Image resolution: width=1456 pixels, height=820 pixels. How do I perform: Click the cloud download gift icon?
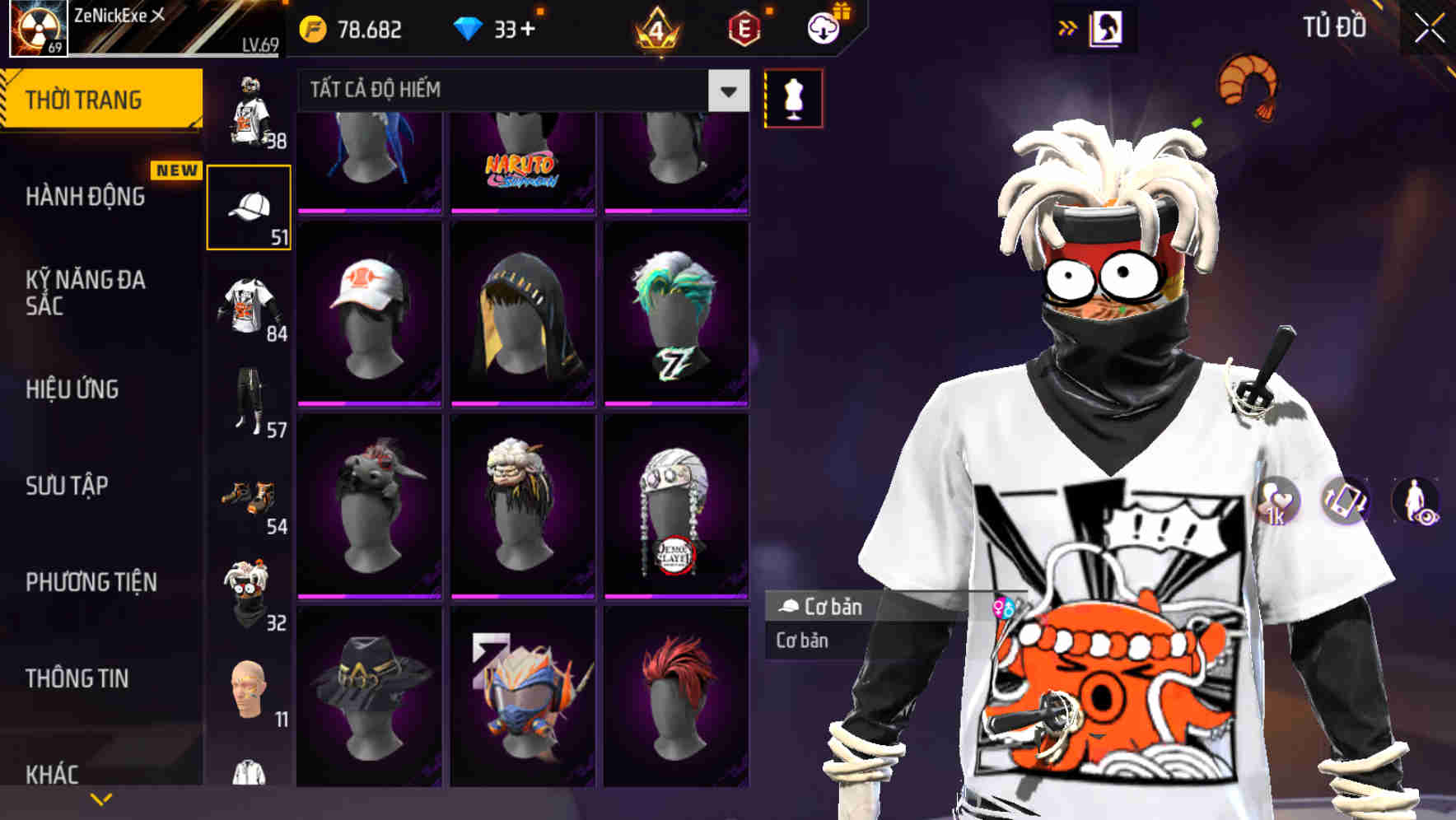[823, 27]
